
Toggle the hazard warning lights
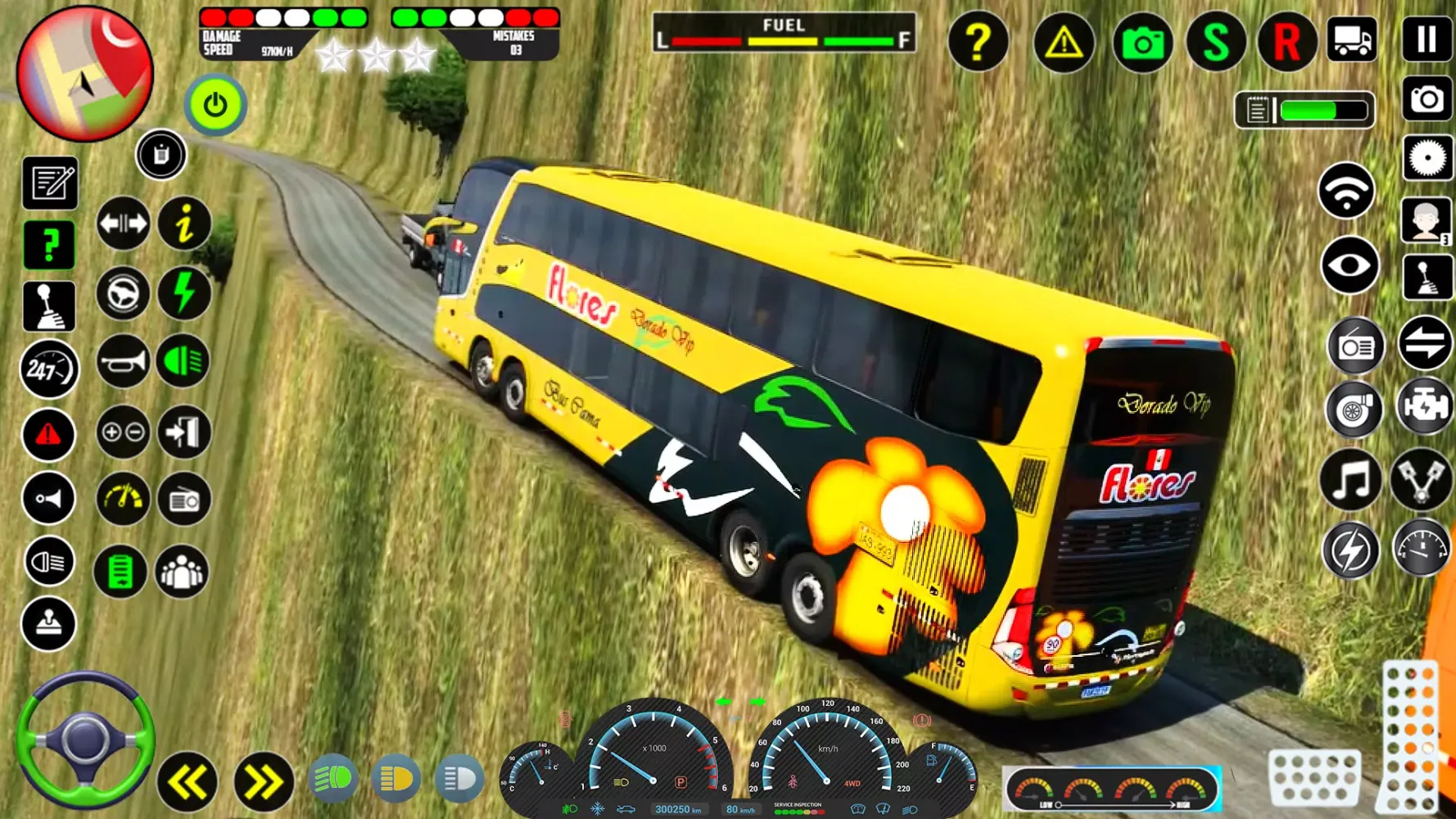(49, 432)
